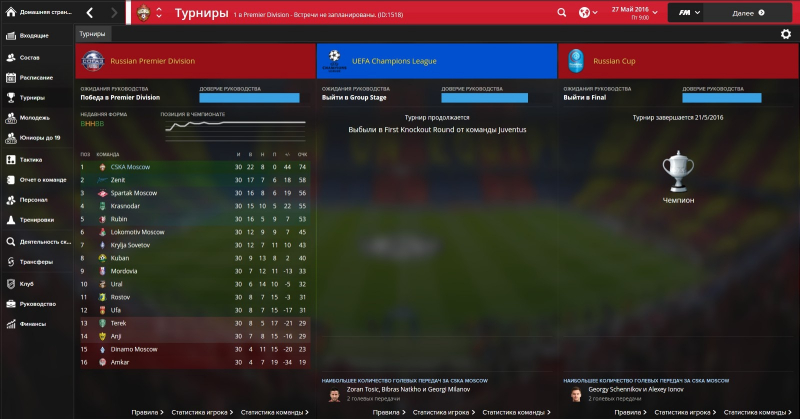Switch to the UEFA Champions League panel

click(436, 61)
